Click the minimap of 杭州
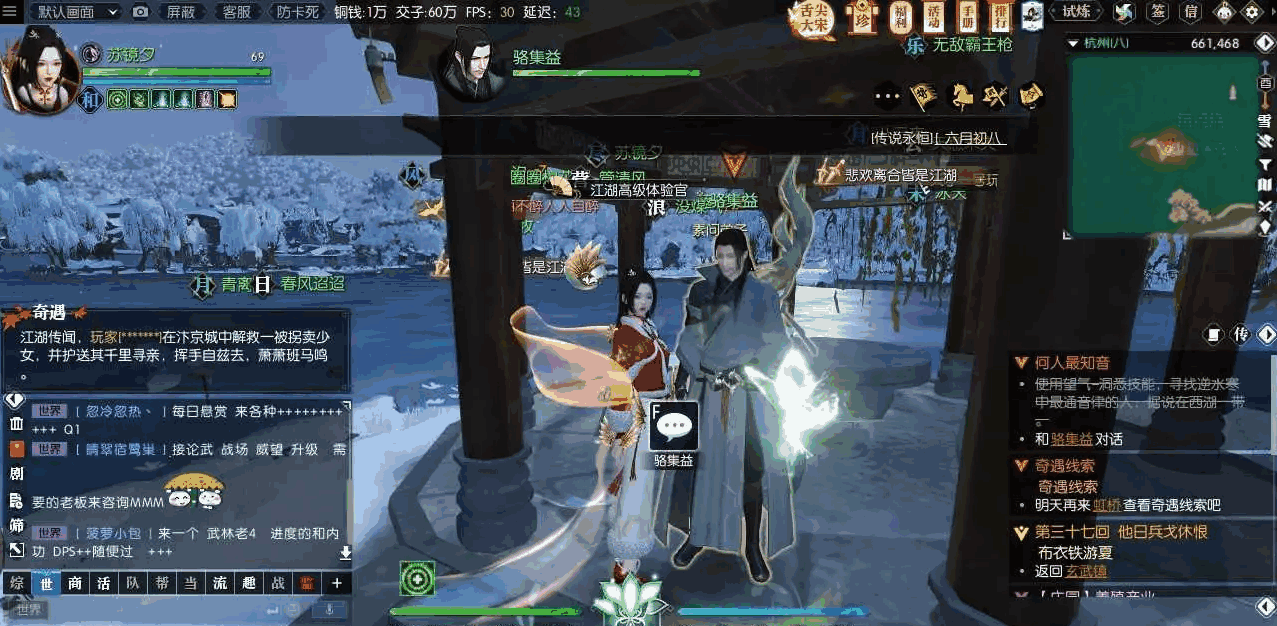This screenshot has width=1277, height=626. pyautogui.click(x=1164, y=145)
